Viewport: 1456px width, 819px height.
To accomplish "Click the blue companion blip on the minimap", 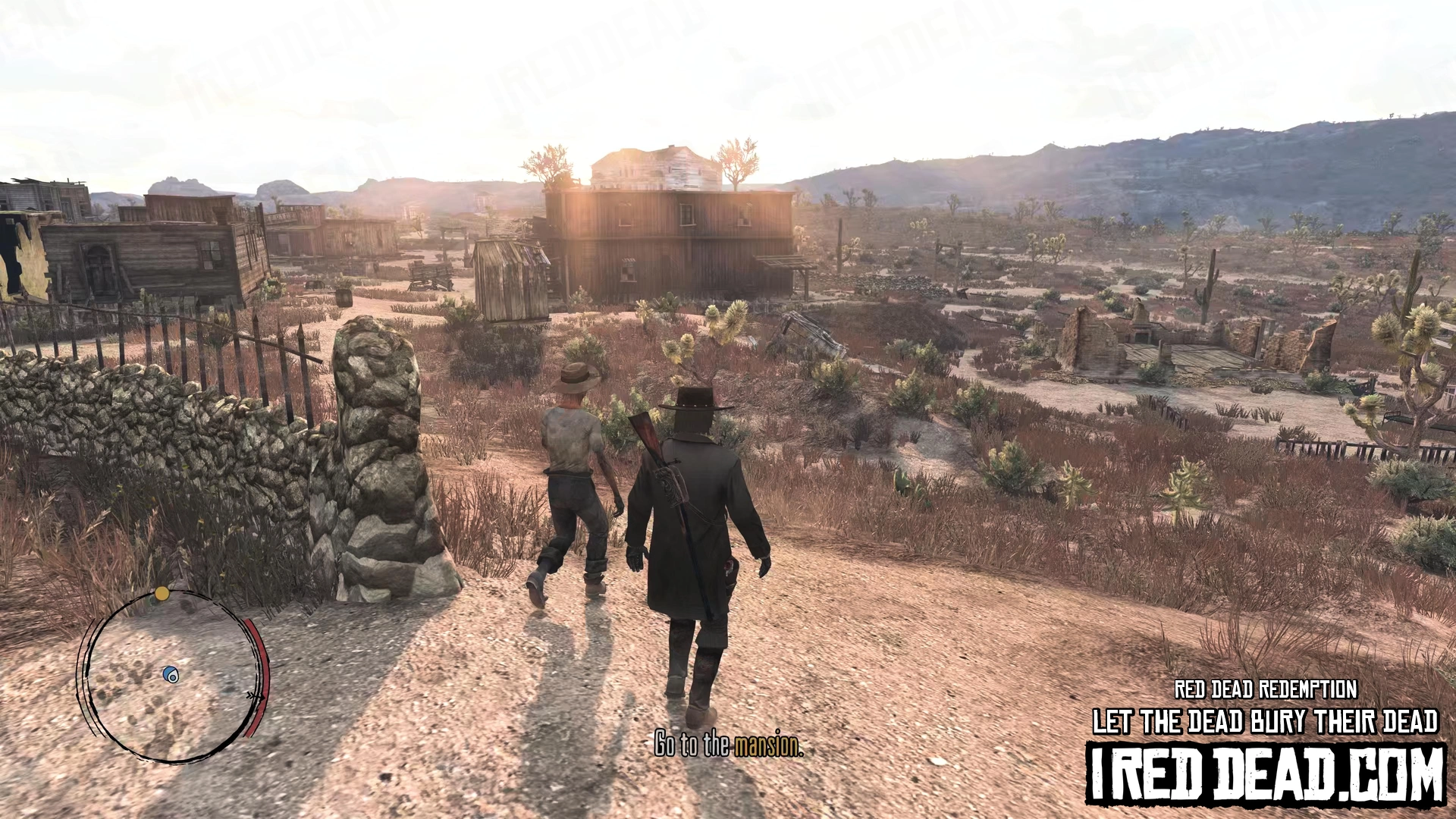I will point(171,675).
